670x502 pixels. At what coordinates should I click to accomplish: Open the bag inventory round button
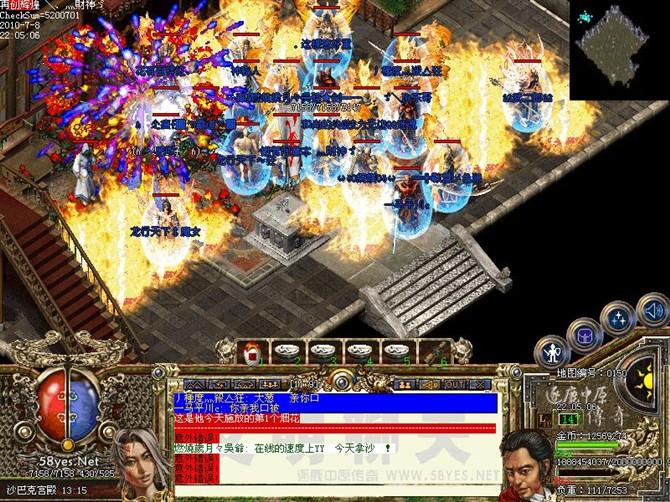(x=584, y=334)
